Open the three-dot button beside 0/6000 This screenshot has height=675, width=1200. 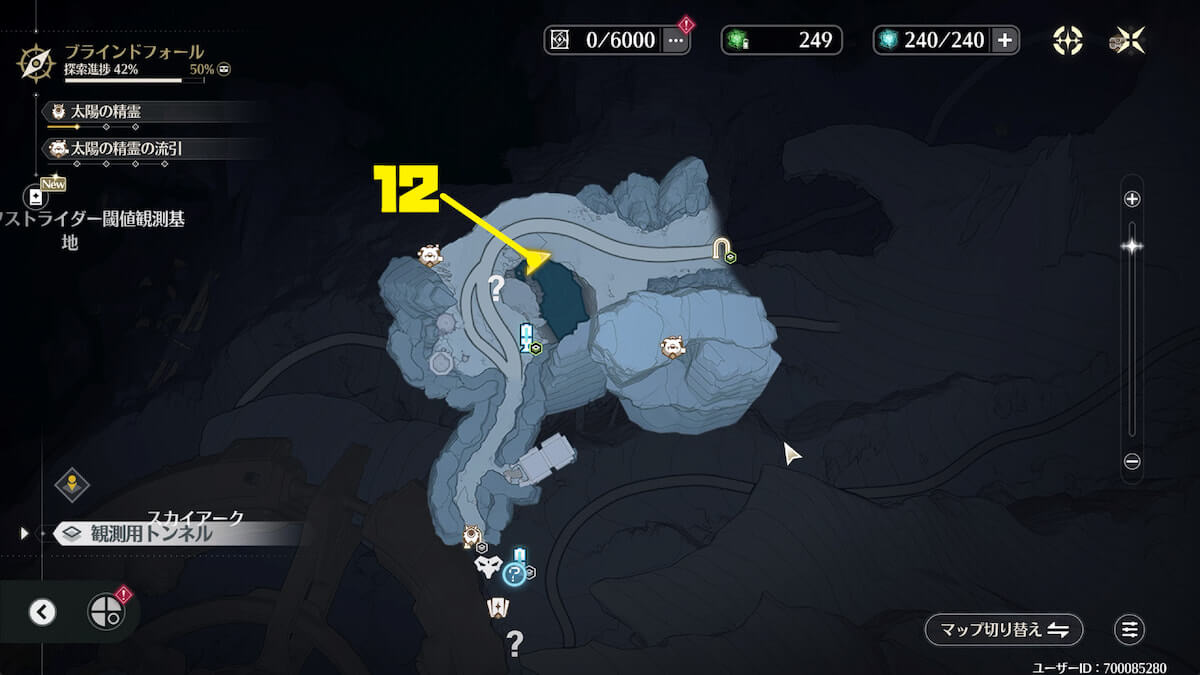[676, 40]
